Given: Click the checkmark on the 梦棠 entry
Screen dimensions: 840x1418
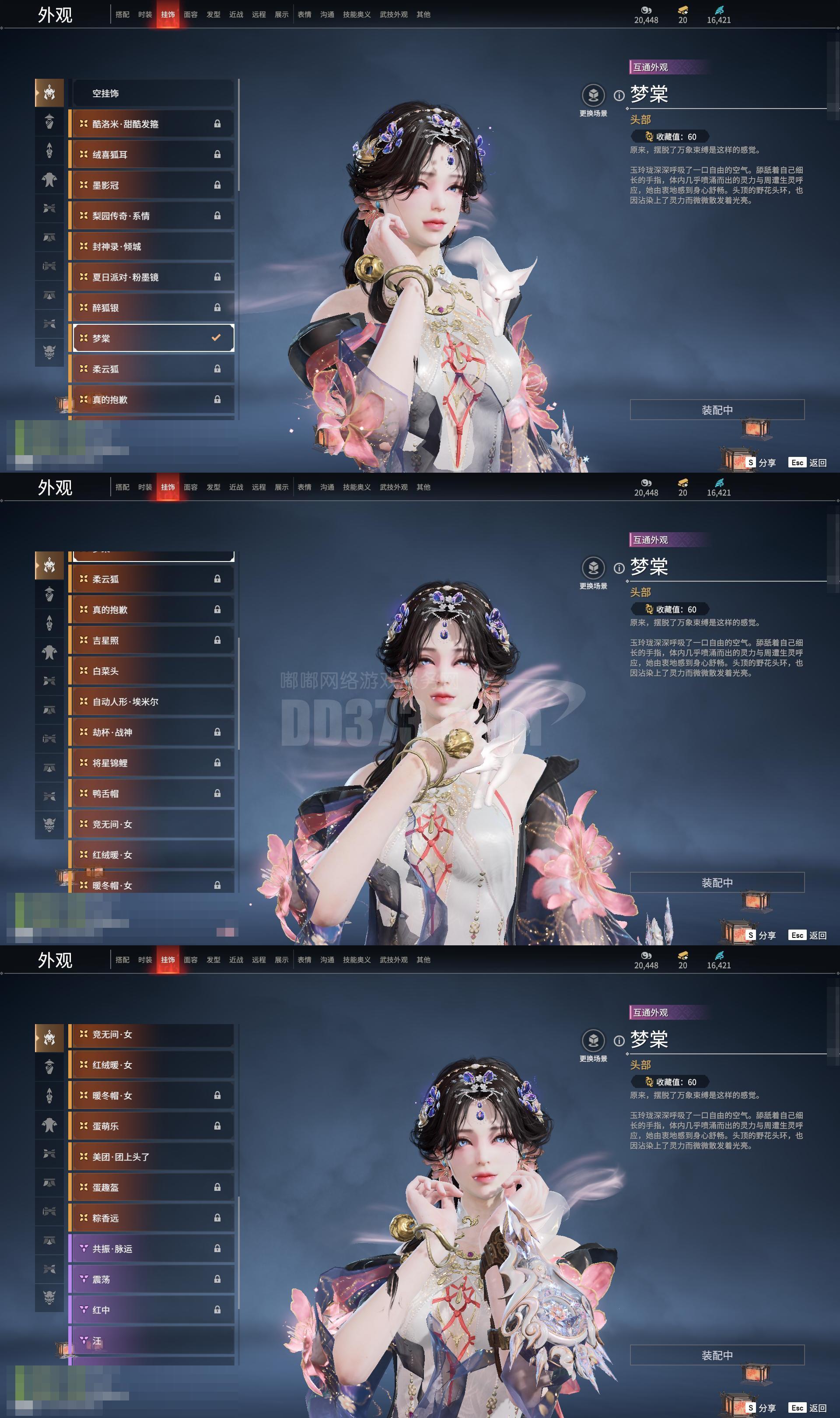Looking at the screenshot, I should coord(216,337).
